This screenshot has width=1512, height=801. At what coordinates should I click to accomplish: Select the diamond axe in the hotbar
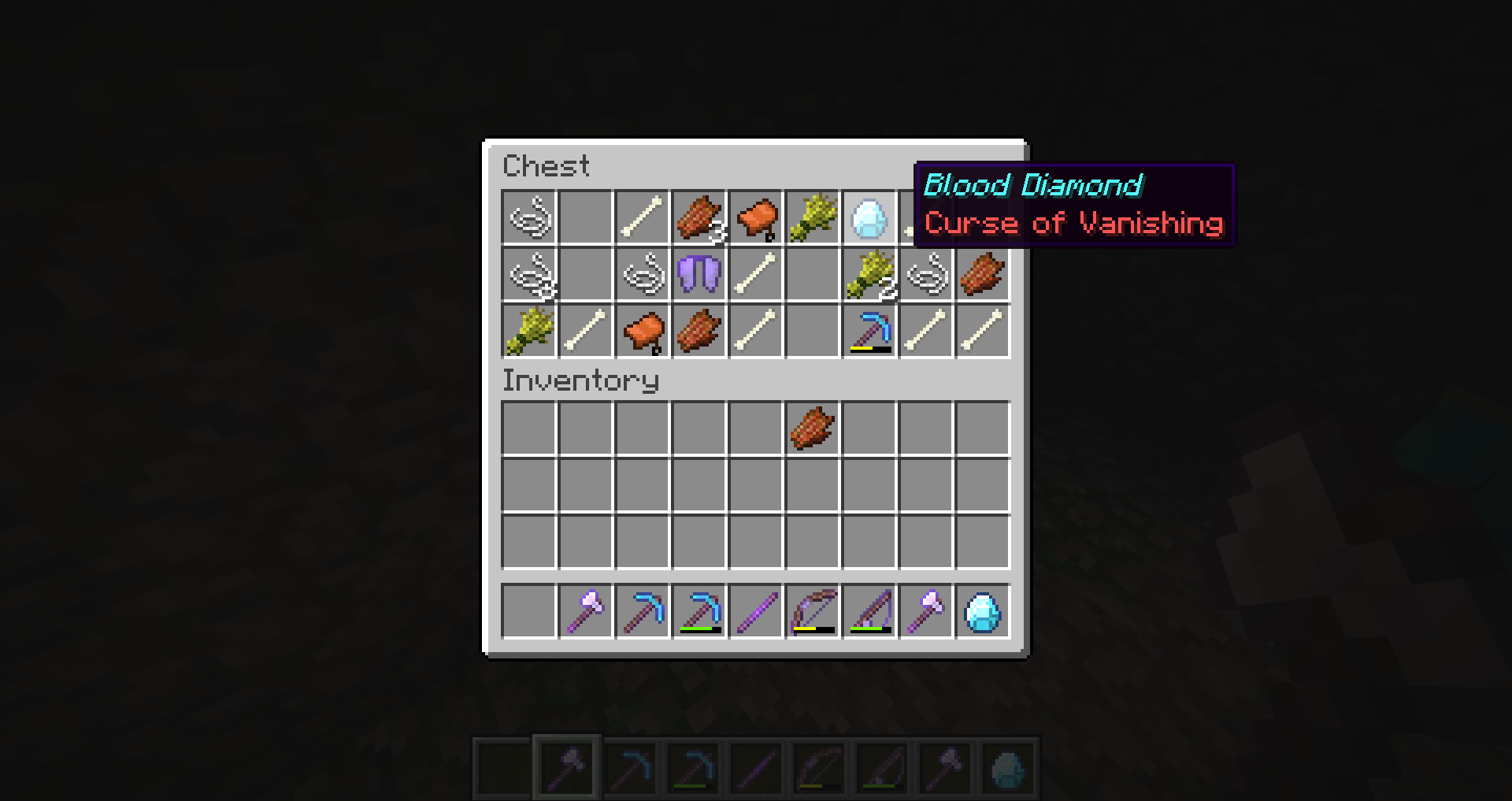pyautogui.click(x=584, y=613)
